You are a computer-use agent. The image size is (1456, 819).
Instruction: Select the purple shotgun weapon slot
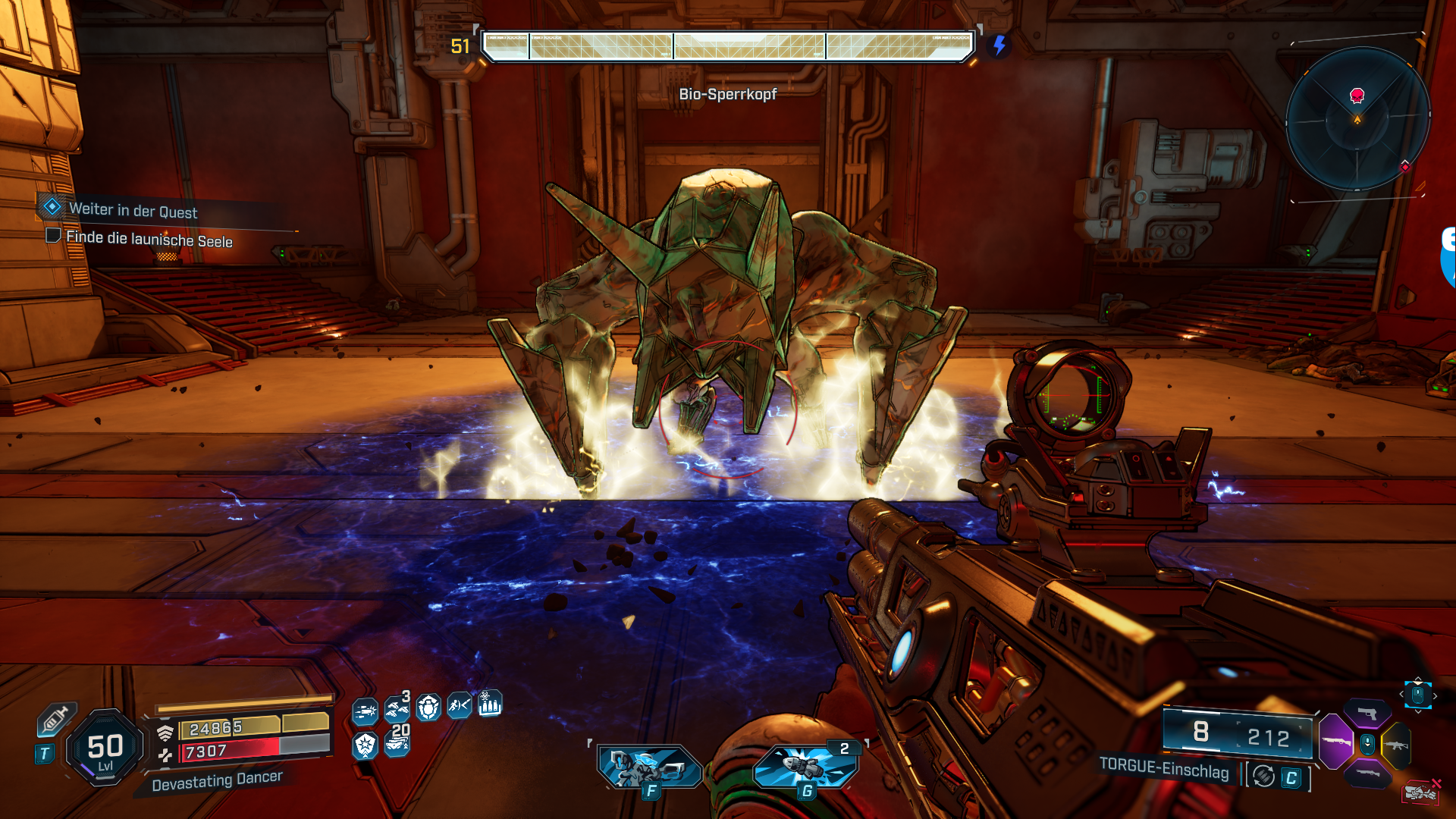[x=1336, y=741]
